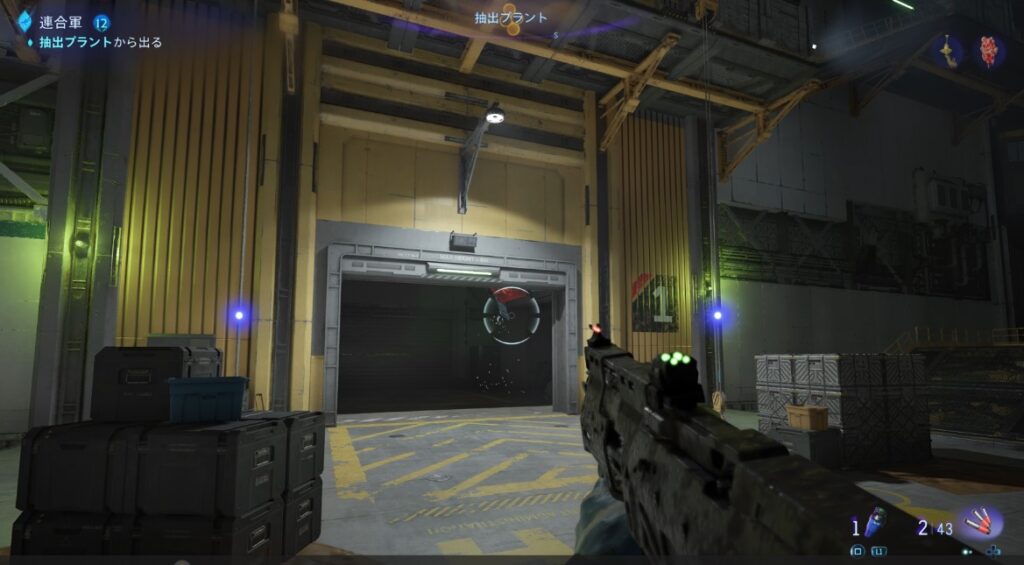1024x565 pixels.
Task: Select the 抽出プラントから出る objective line
Action: (x=100, y=43)
